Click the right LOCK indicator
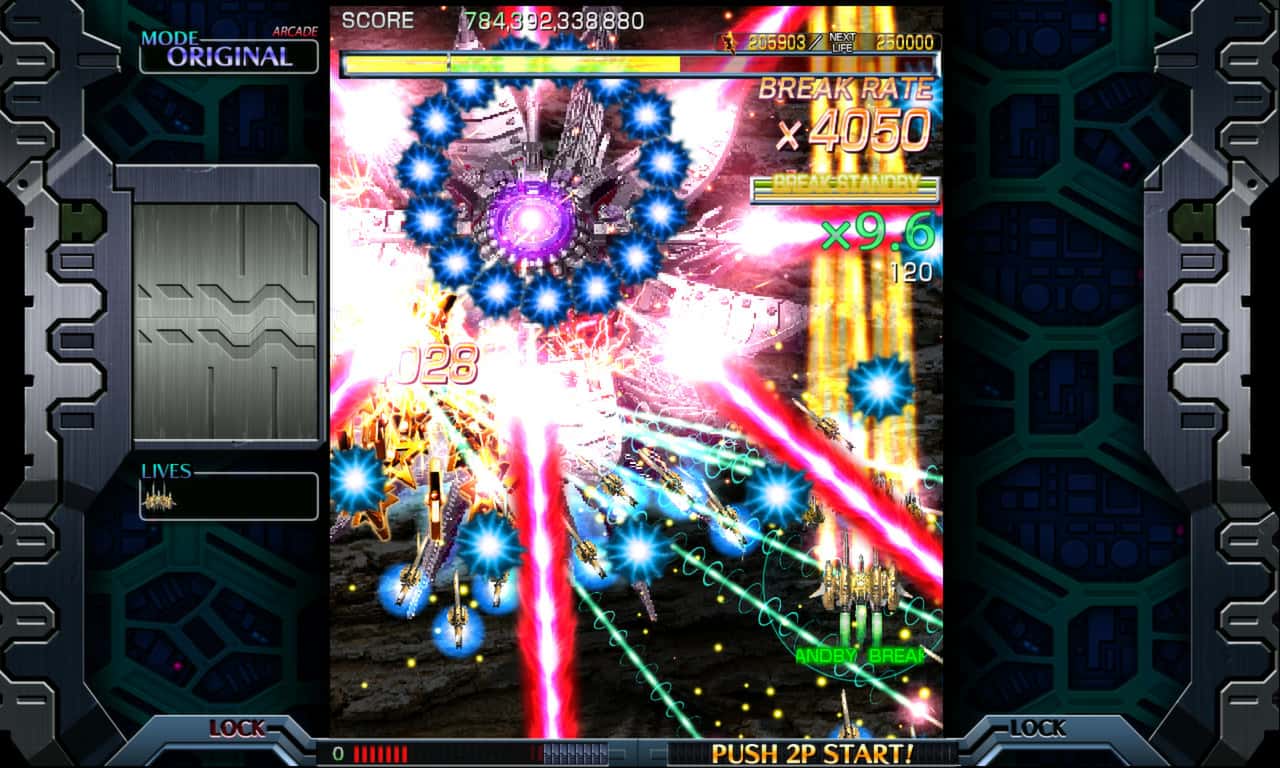 [x=1038, y=729]
